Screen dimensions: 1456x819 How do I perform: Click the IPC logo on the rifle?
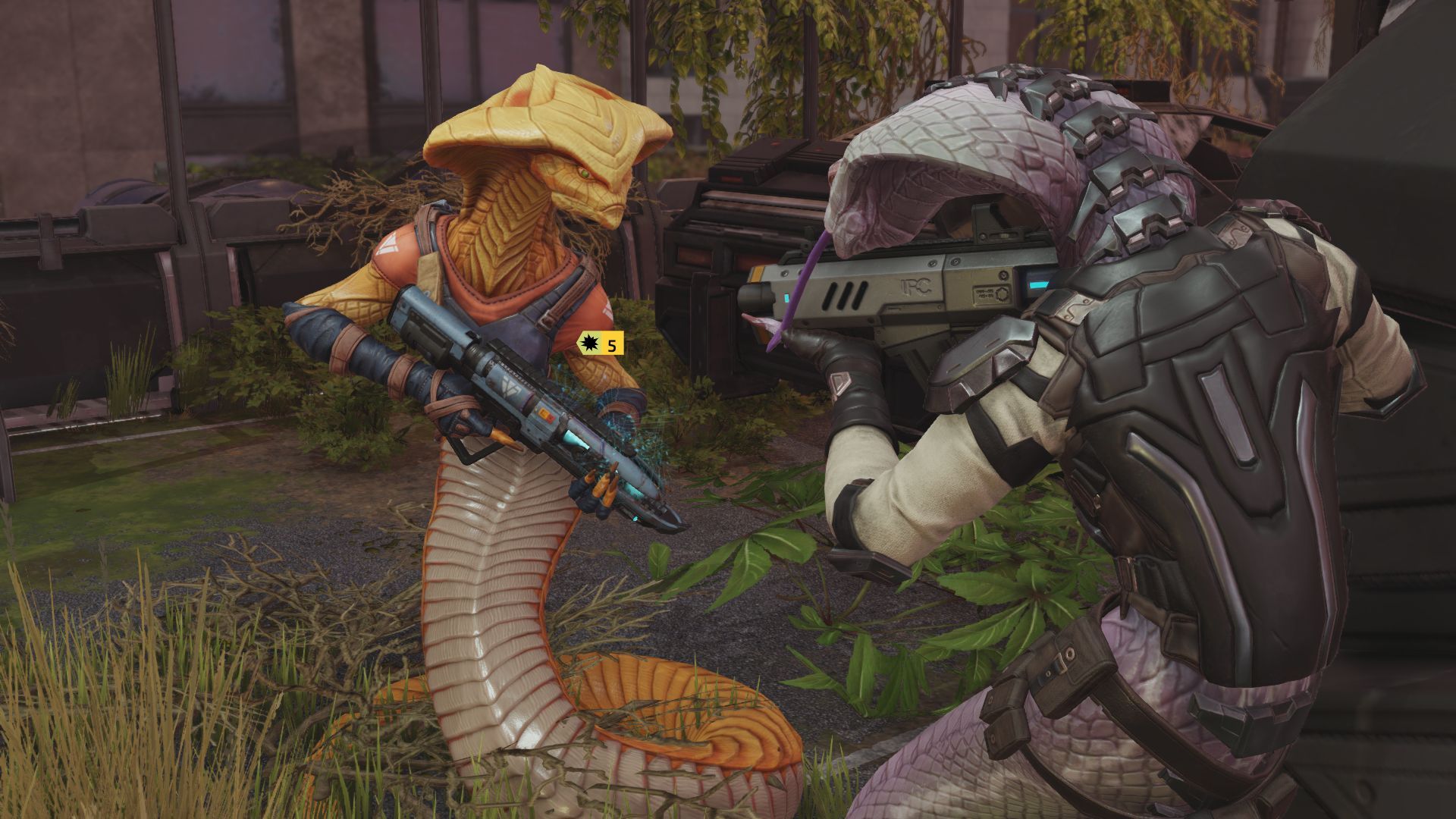click(915, 284)
